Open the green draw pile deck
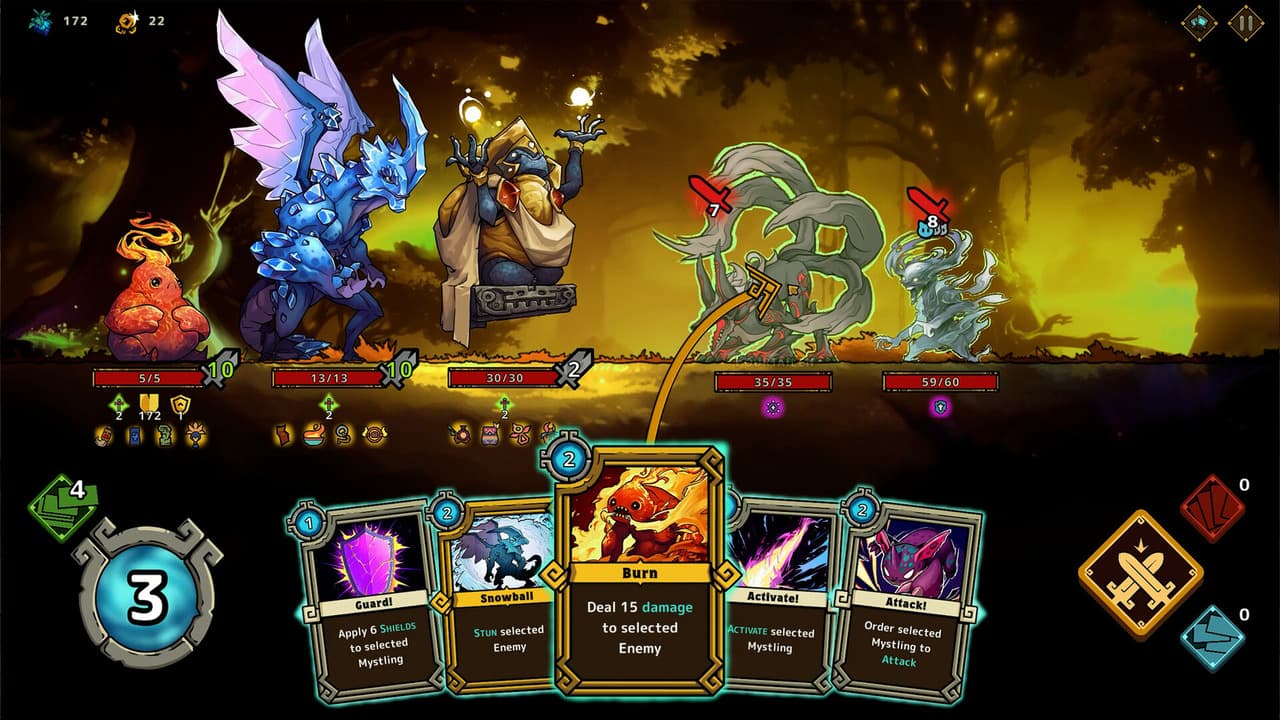 point(63,507)
